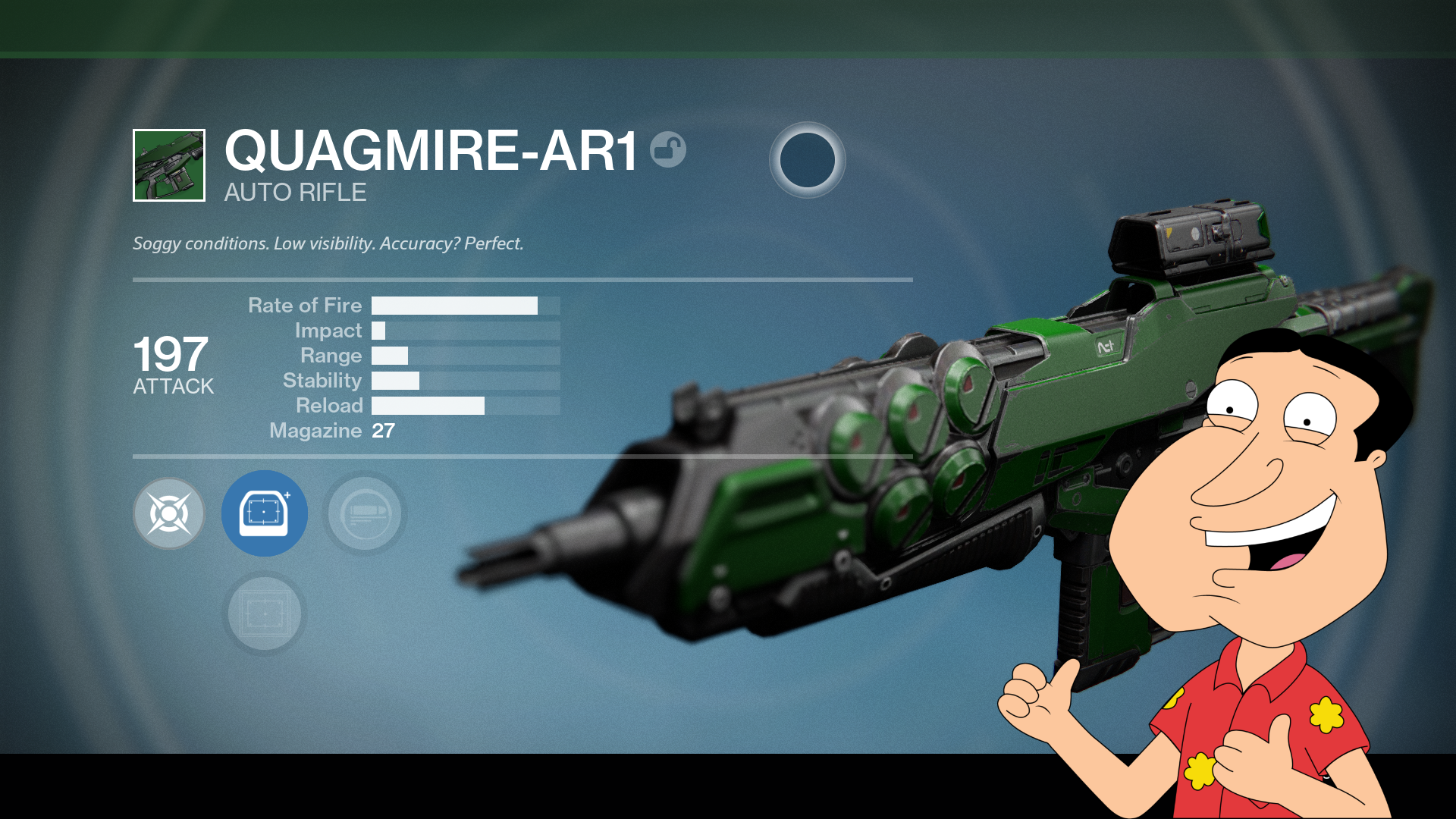1456x819 pixels.
Task: Select the crossed target perk icon
Action: coord(169,514)
